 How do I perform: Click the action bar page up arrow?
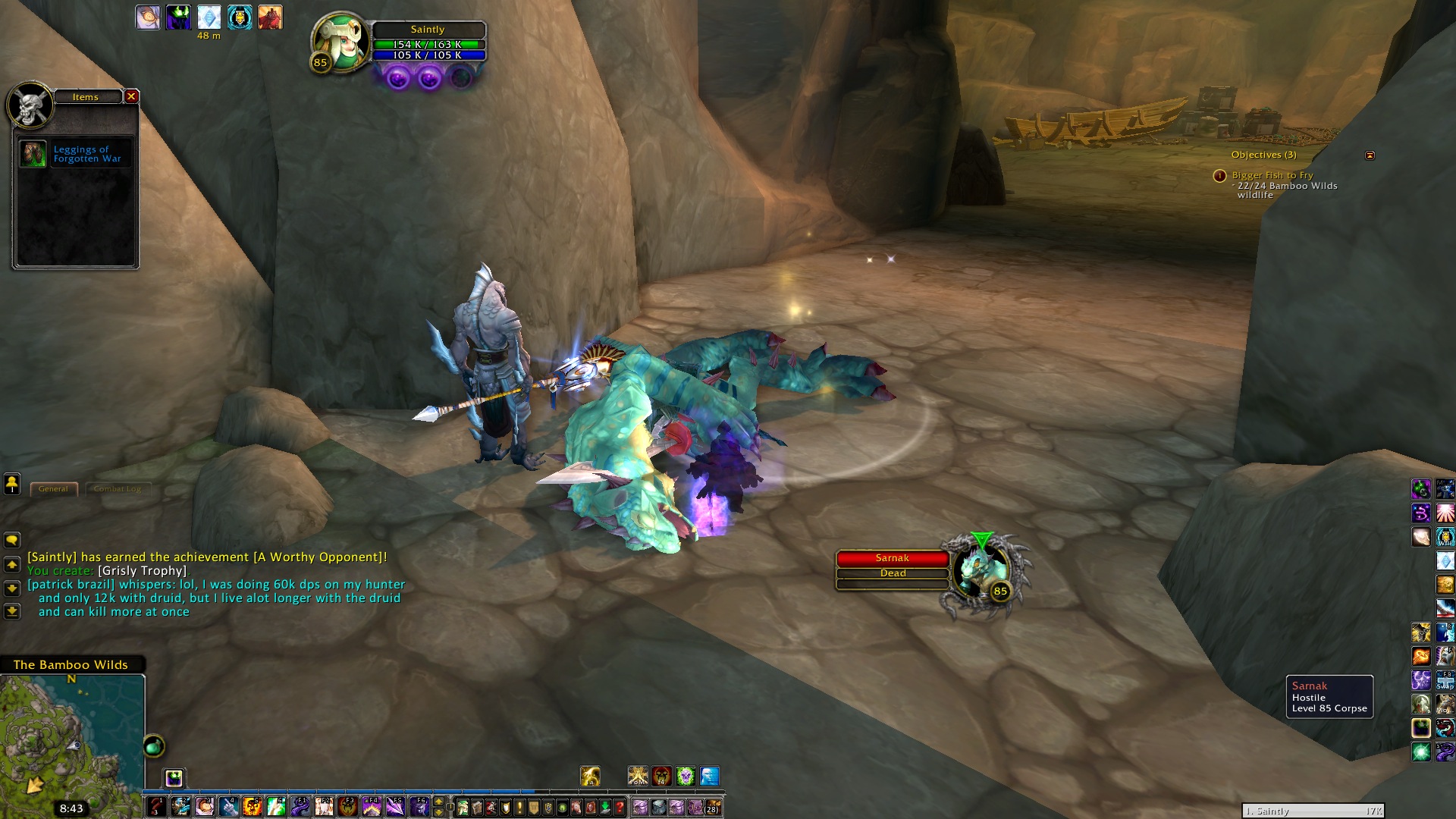(x=438, y=802)
